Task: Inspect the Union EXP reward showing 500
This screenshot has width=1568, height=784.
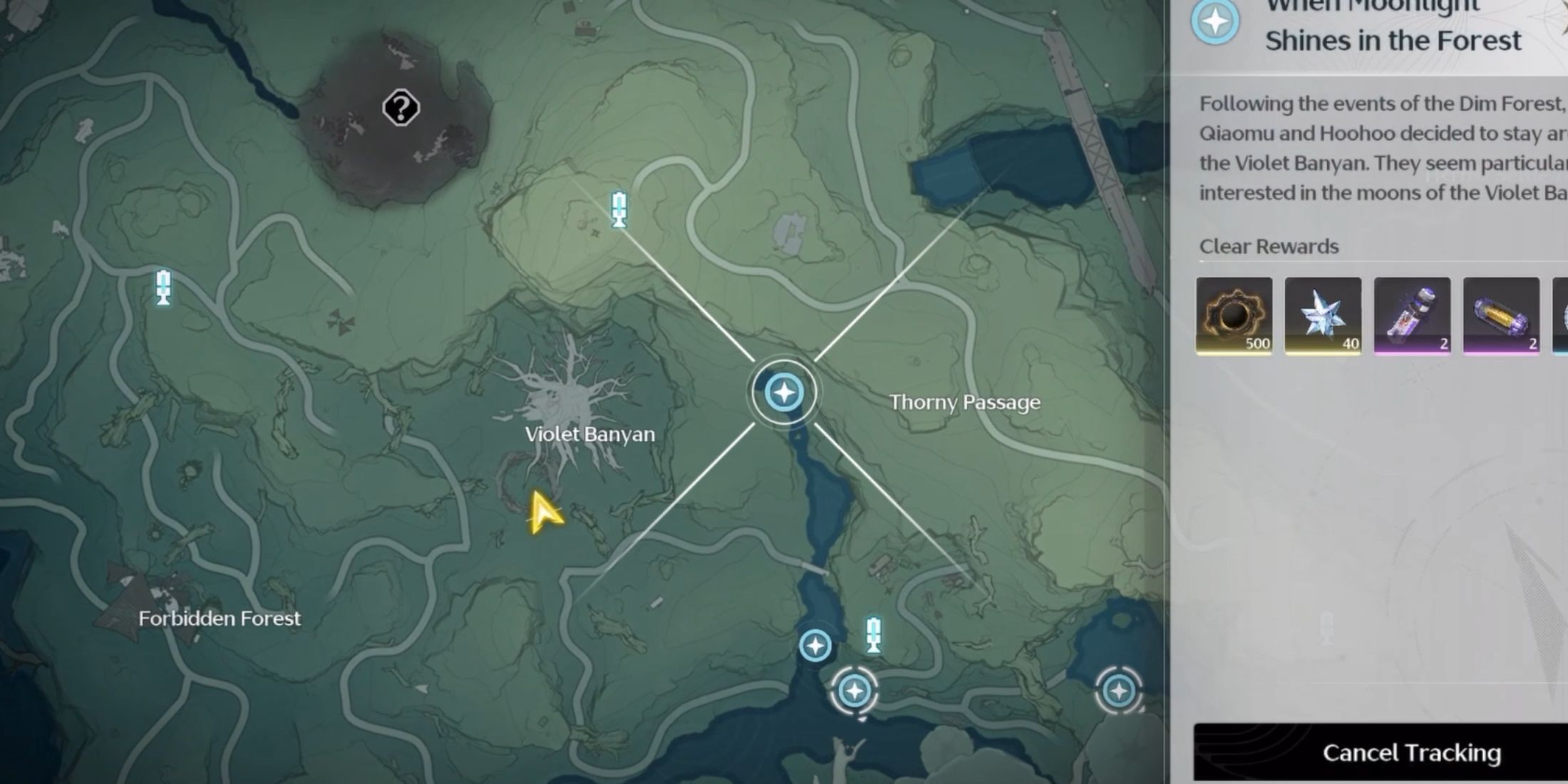Action: click(1234, 316)
